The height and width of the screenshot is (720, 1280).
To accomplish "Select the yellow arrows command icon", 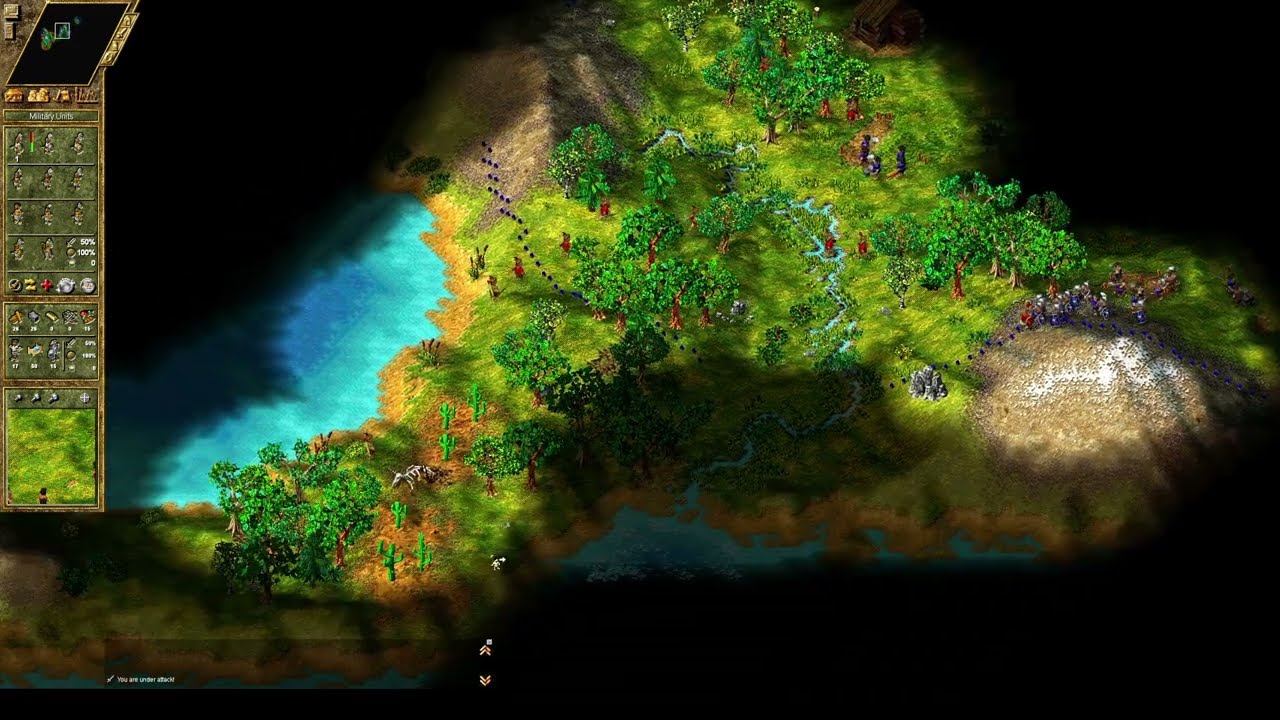I will click(30, 285).
